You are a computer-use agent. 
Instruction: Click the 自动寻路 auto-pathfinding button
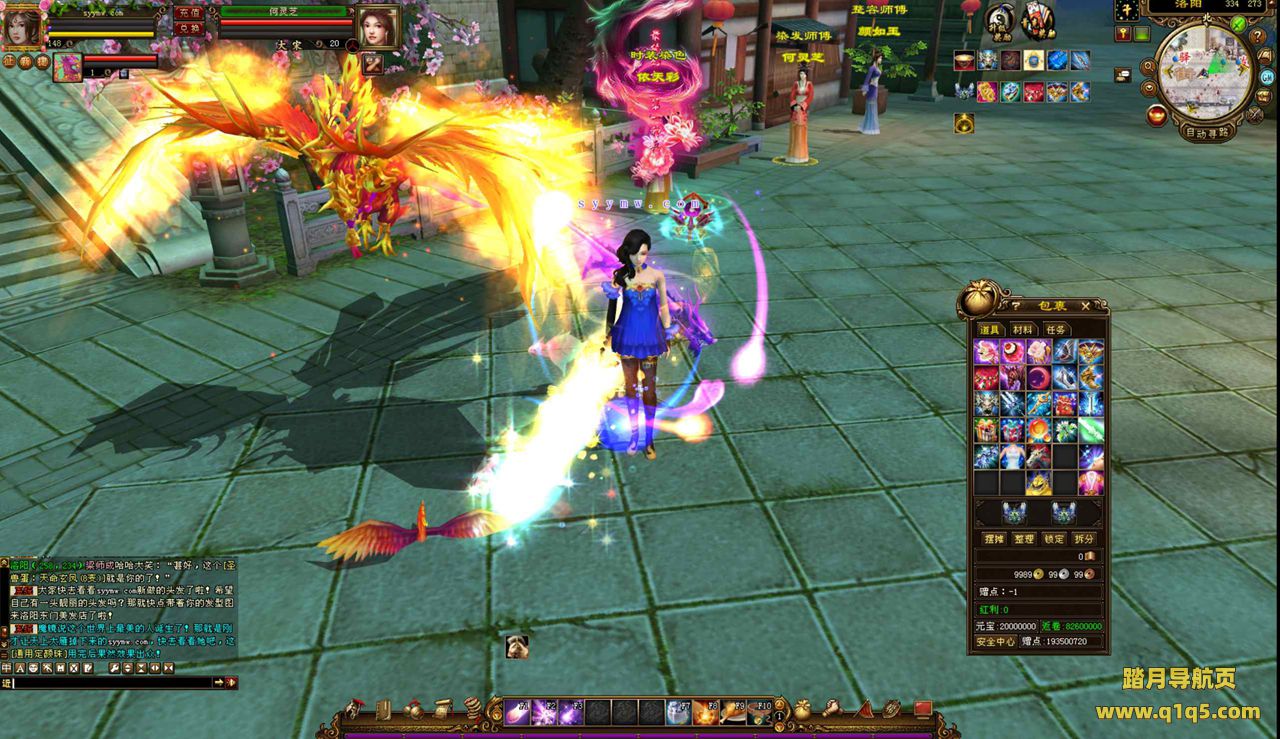click(1207, 132)
